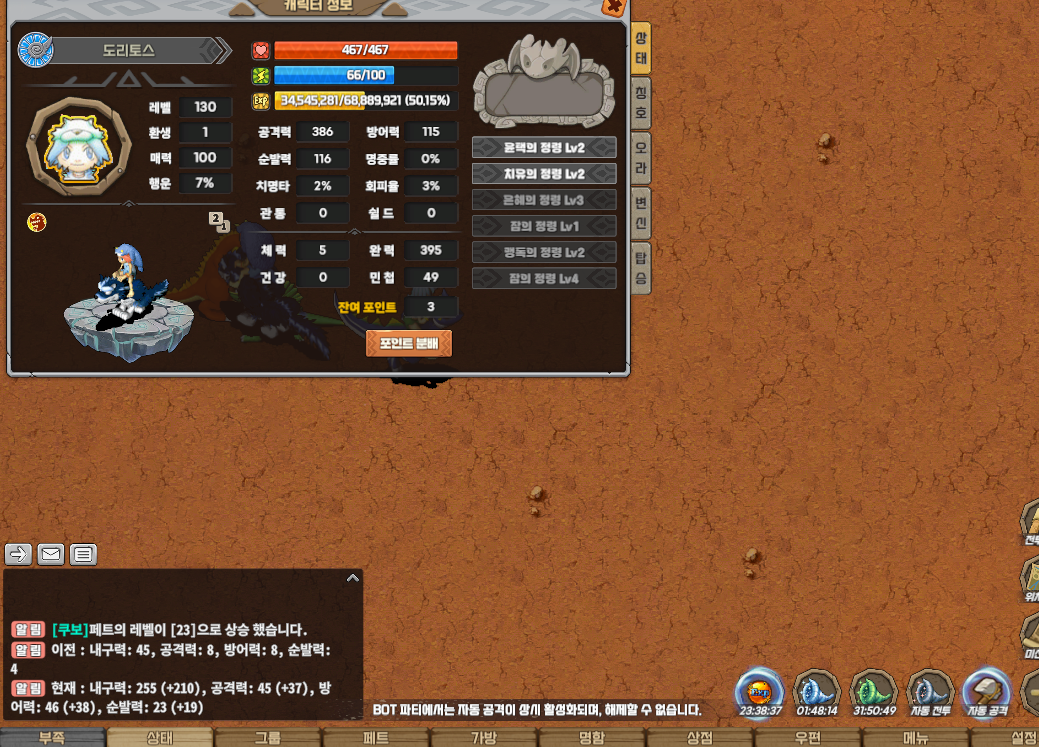This screenshot has height=747, width=1039.
Task: Open the 상점 shop menu
Action: click(x=700, y=738)
